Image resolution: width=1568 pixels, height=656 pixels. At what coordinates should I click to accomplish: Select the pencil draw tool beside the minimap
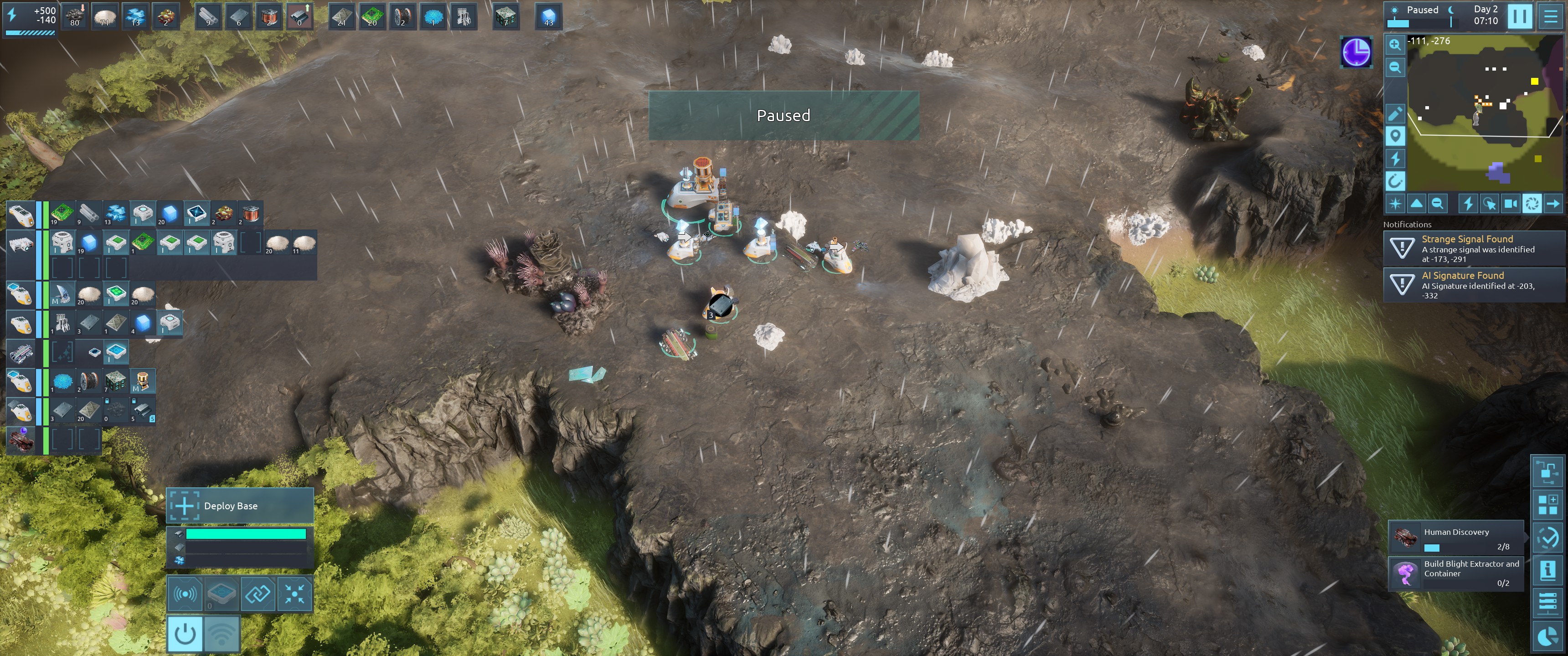click(x=1394, y=113)
